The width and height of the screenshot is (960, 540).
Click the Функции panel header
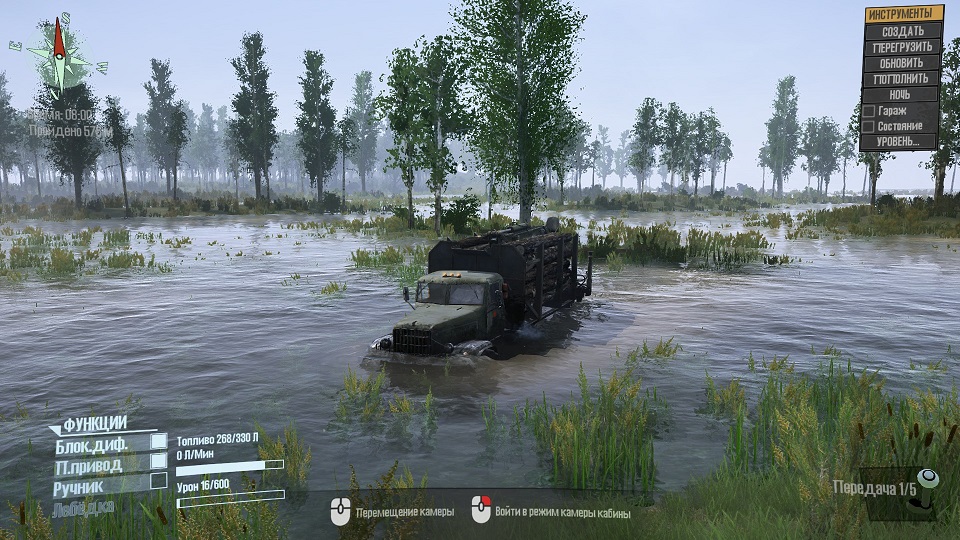94,423
